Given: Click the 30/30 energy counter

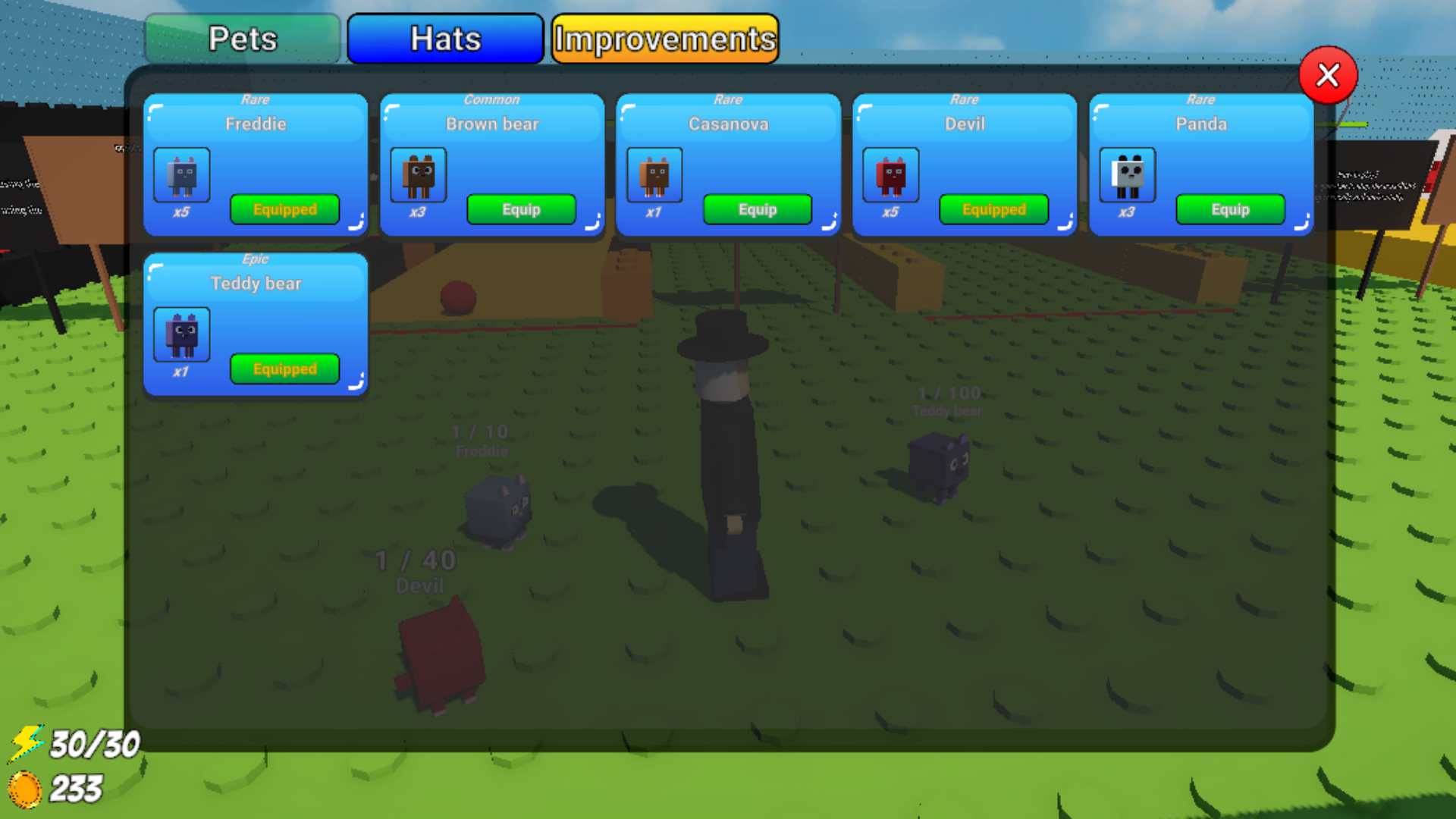Looking at the screenshot, I should [93, 745].
